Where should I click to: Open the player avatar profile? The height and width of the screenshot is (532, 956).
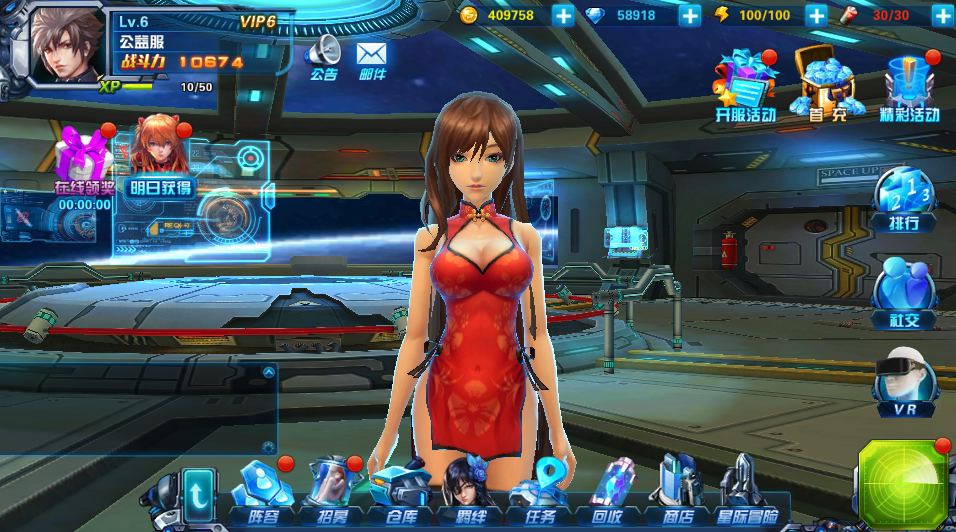tap(68, 45)
